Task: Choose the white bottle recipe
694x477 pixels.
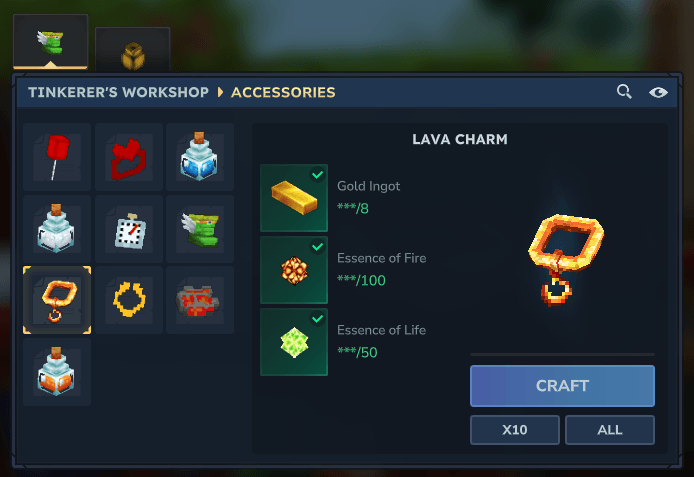Action: coord(57,229)
